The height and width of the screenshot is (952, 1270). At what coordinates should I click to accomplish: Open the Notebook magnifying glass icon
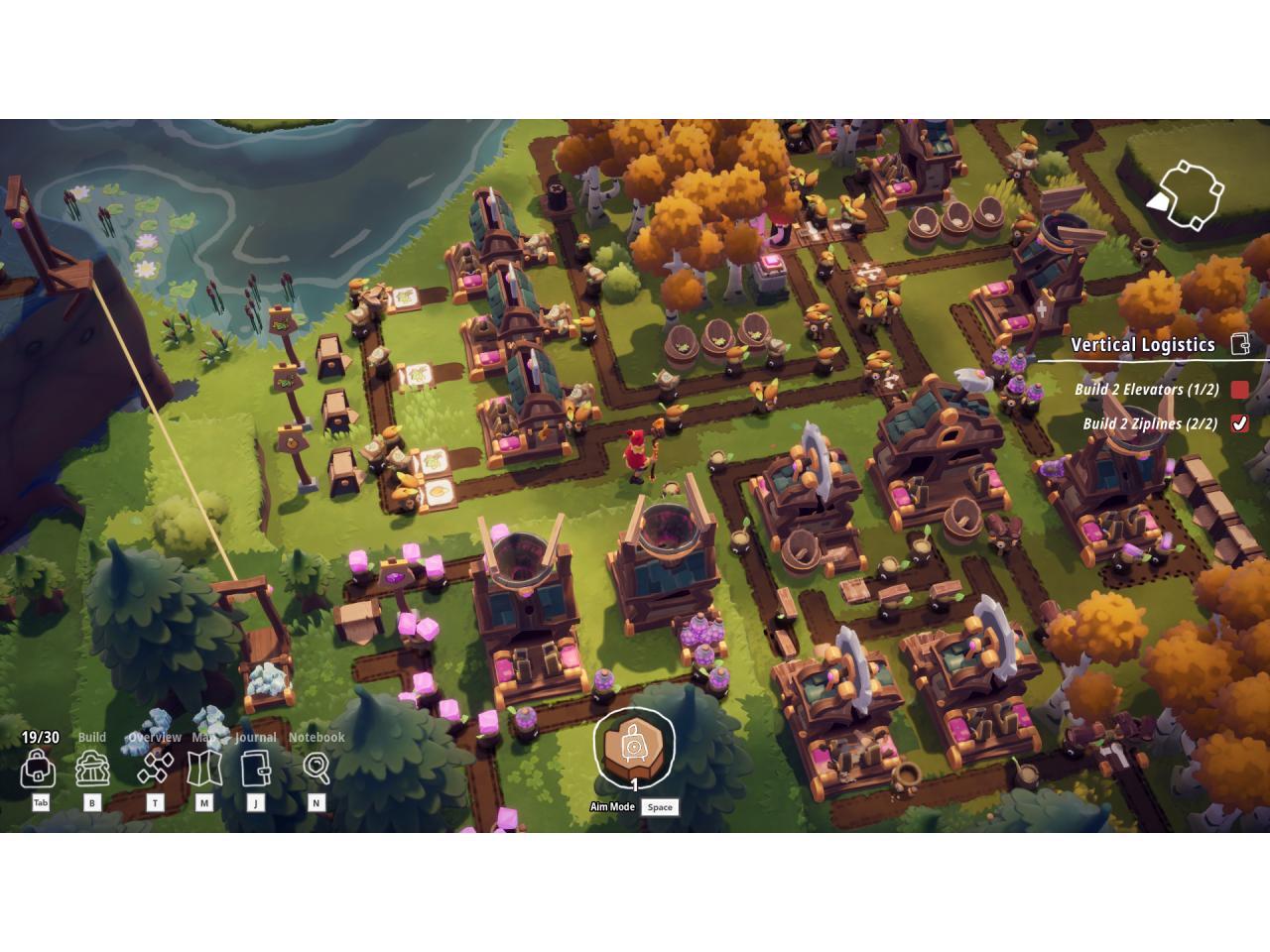coord(317,768)
